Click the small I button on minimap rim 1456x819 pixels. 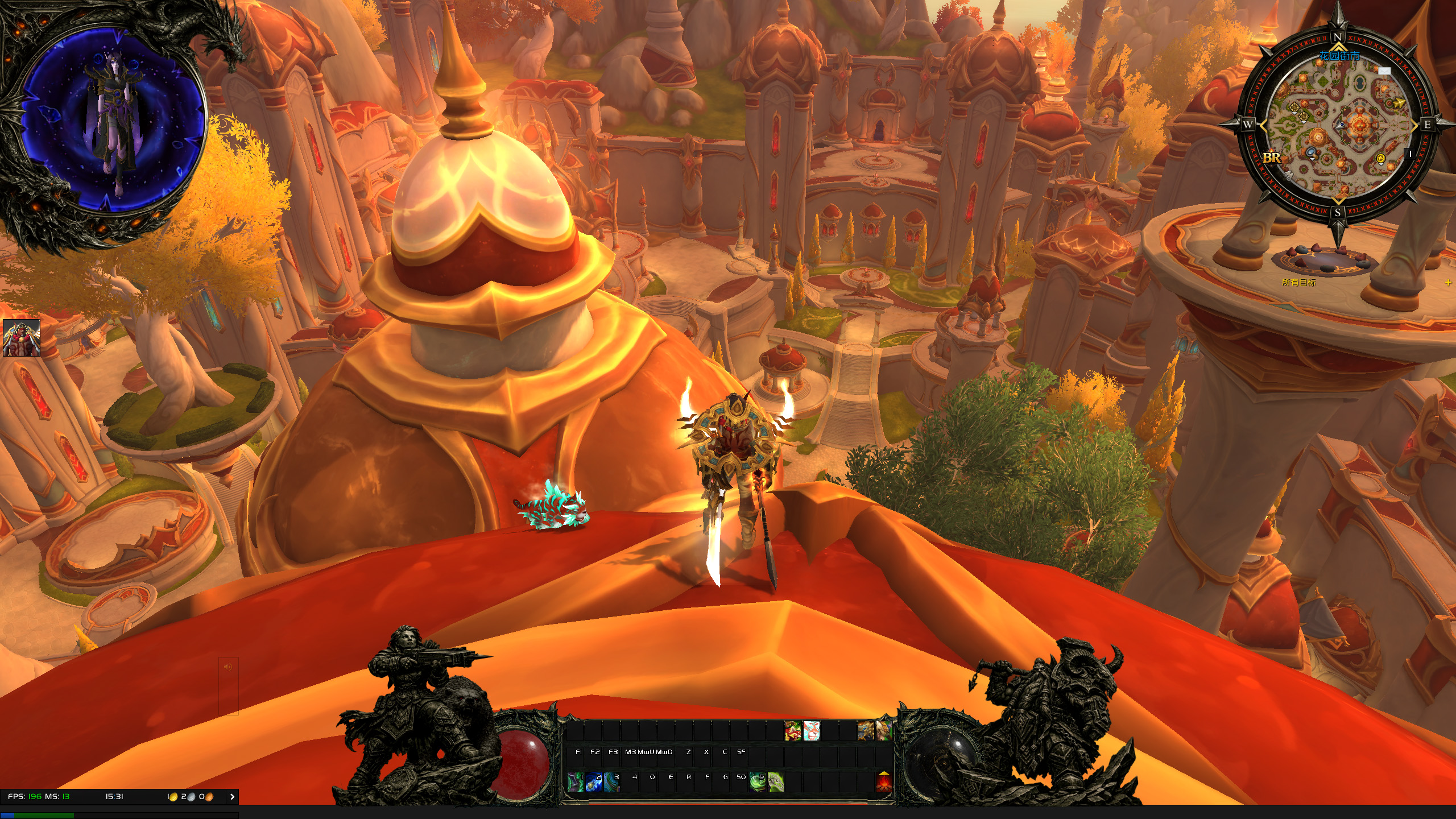tap(1409, 154)
